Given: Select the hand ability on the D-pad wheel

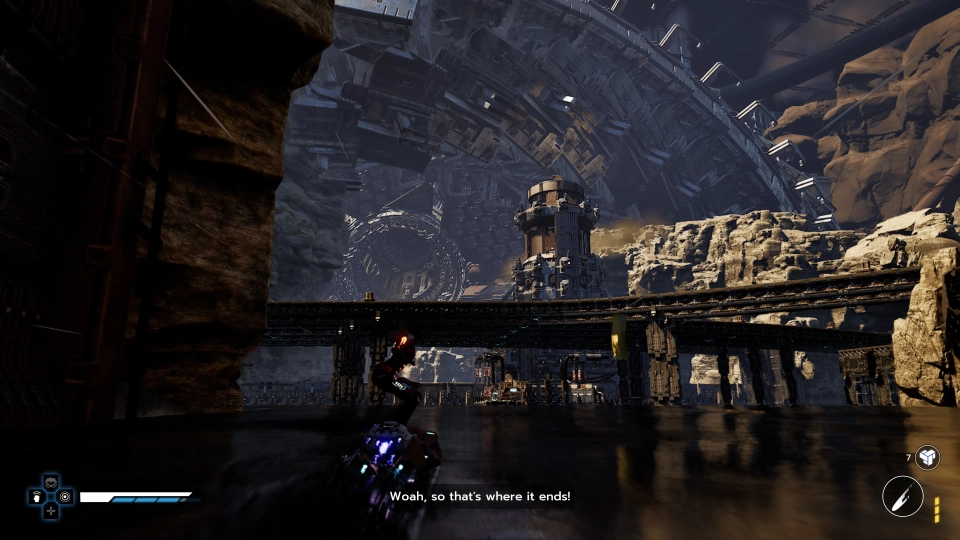Looking at the screenshot, I should pyautogui.click(x=36, y=496).
